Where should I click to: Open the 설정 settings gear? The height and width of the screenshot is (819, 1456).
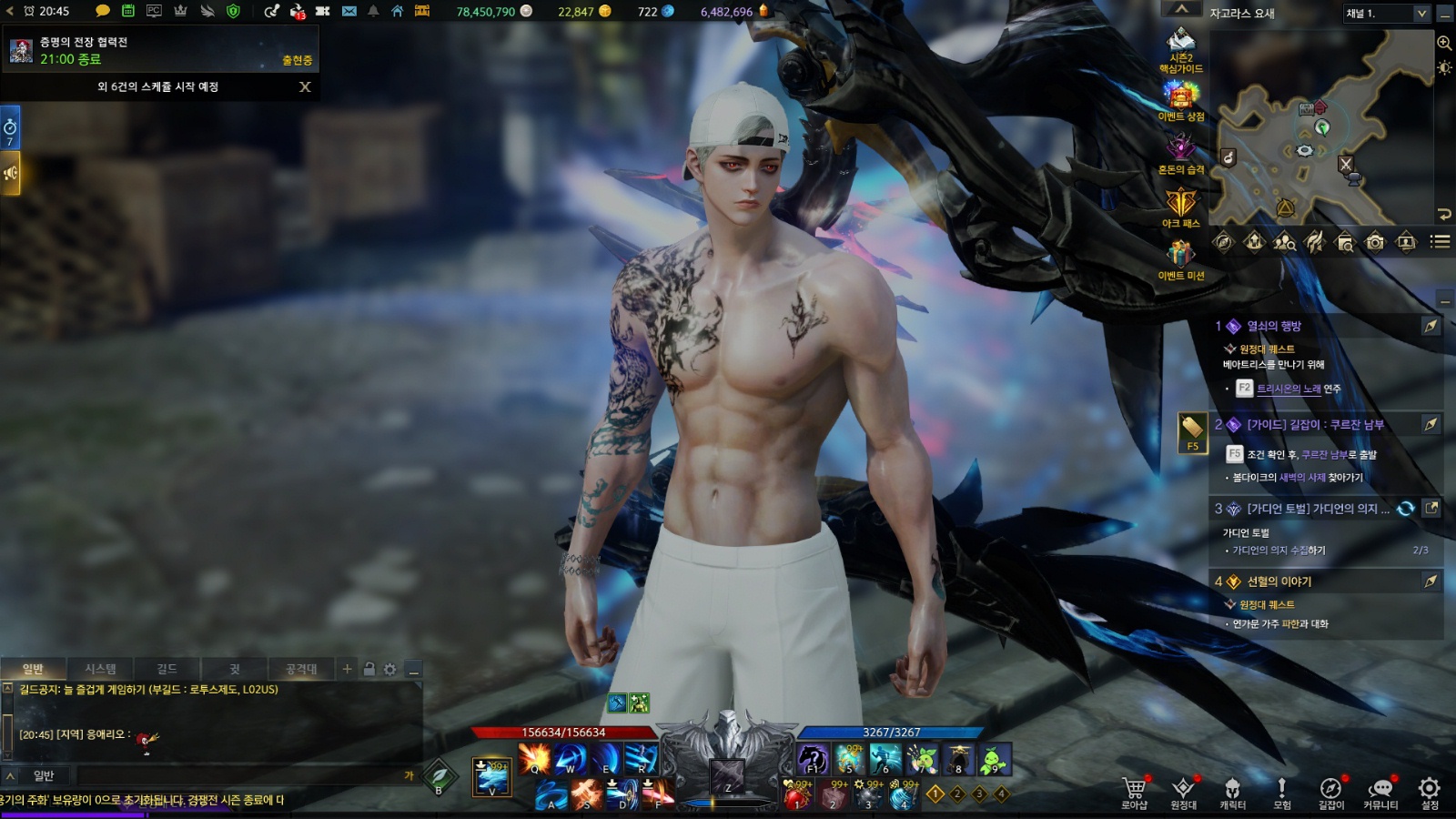tap(1430, 790)
